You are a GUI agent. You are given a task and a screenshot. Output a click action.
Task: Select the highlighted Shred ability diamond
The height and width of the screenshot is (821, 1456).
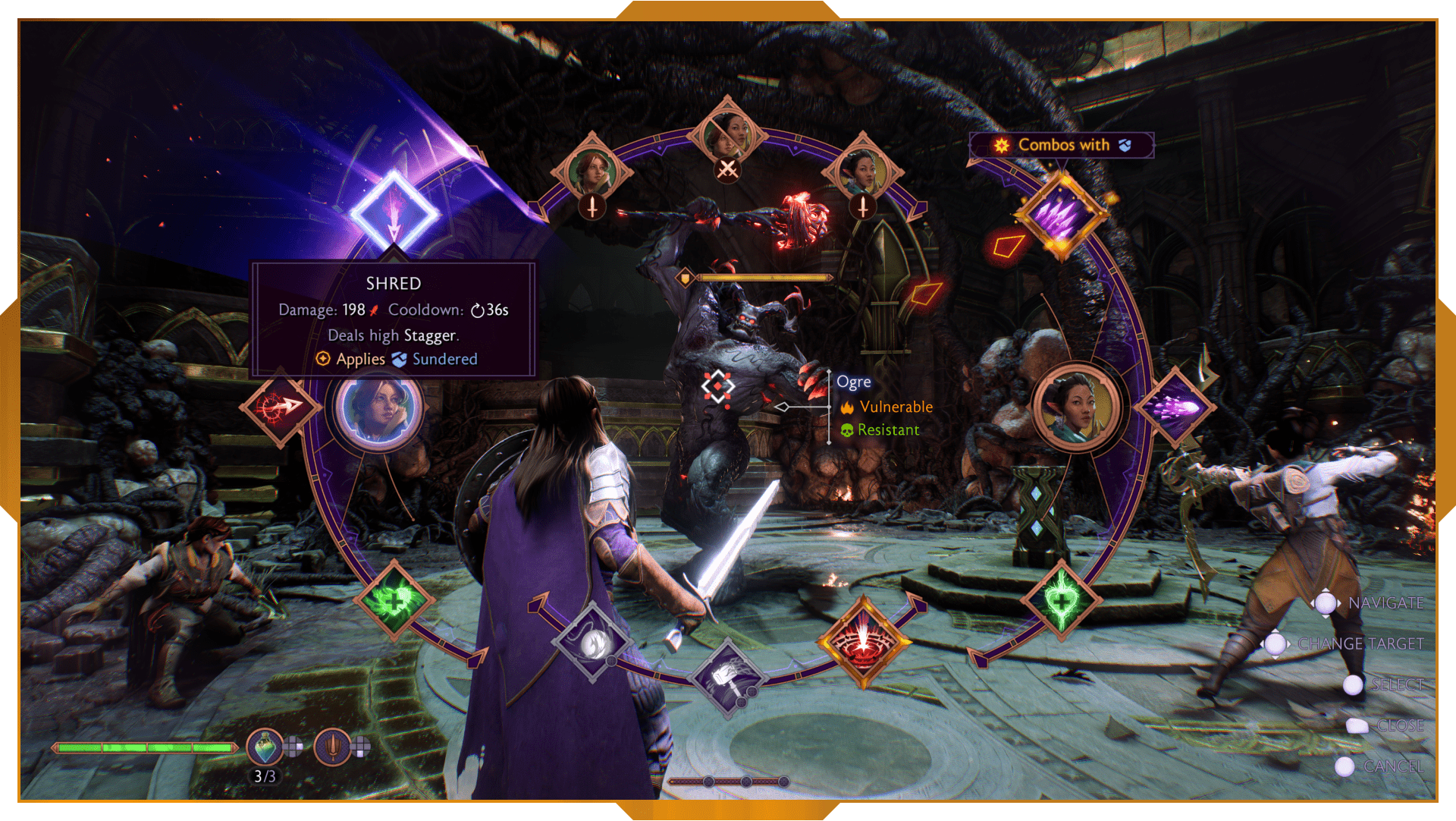click(x=394, y=211)
